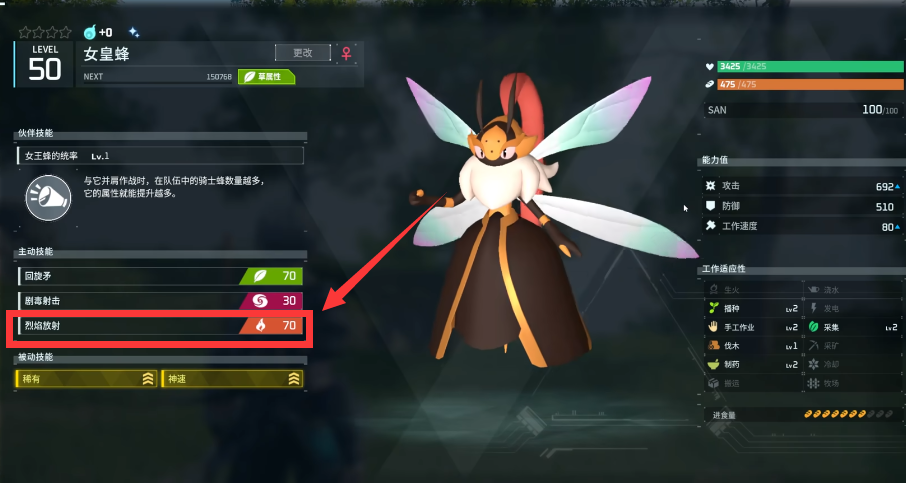Viewport: 906px width, 483px height.
Task: Select the 神速 passive skill
Action: 232,378
